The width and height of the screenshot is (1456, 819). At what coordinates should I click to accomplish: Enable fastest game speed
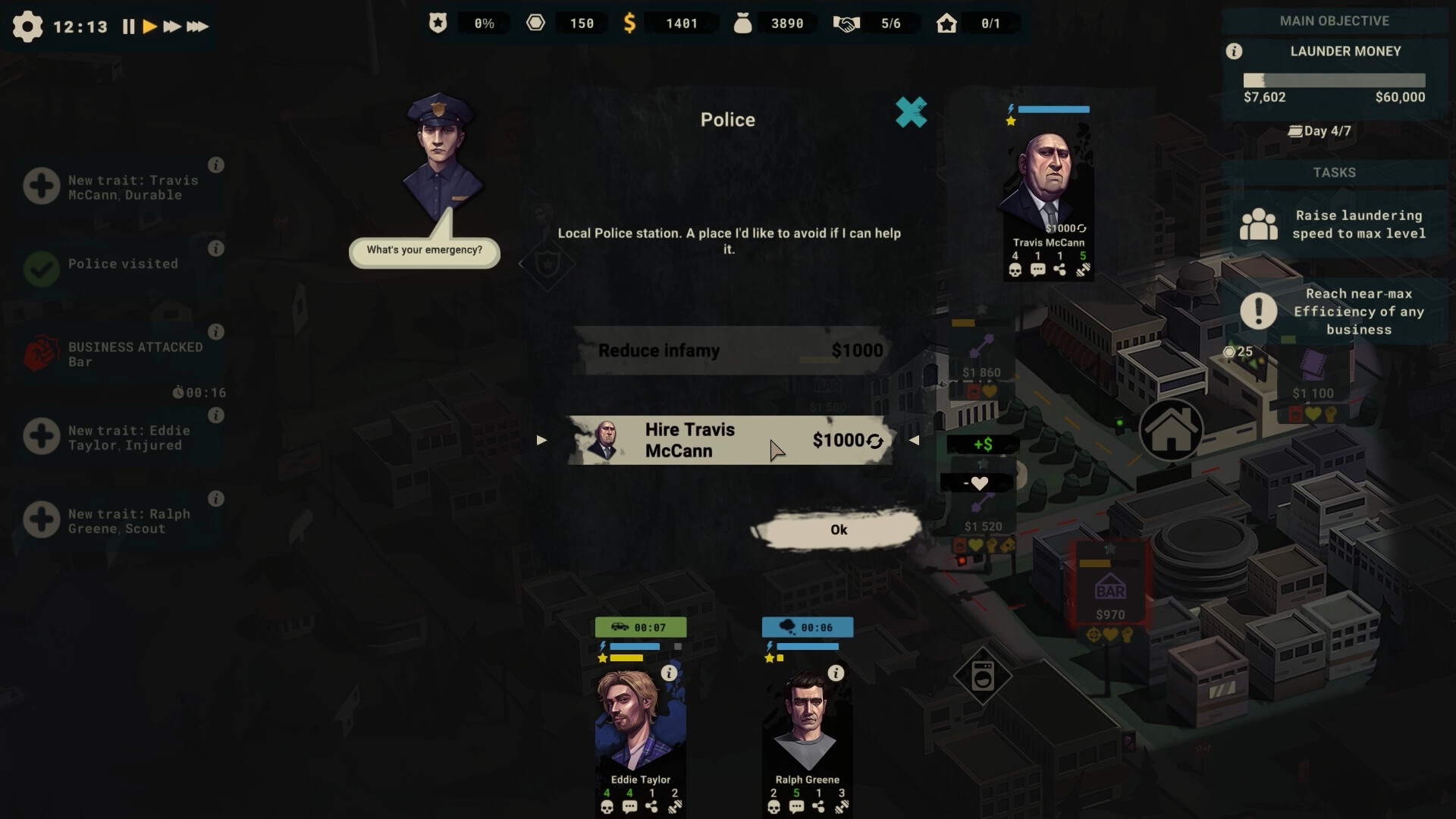(x=199, y=27)
